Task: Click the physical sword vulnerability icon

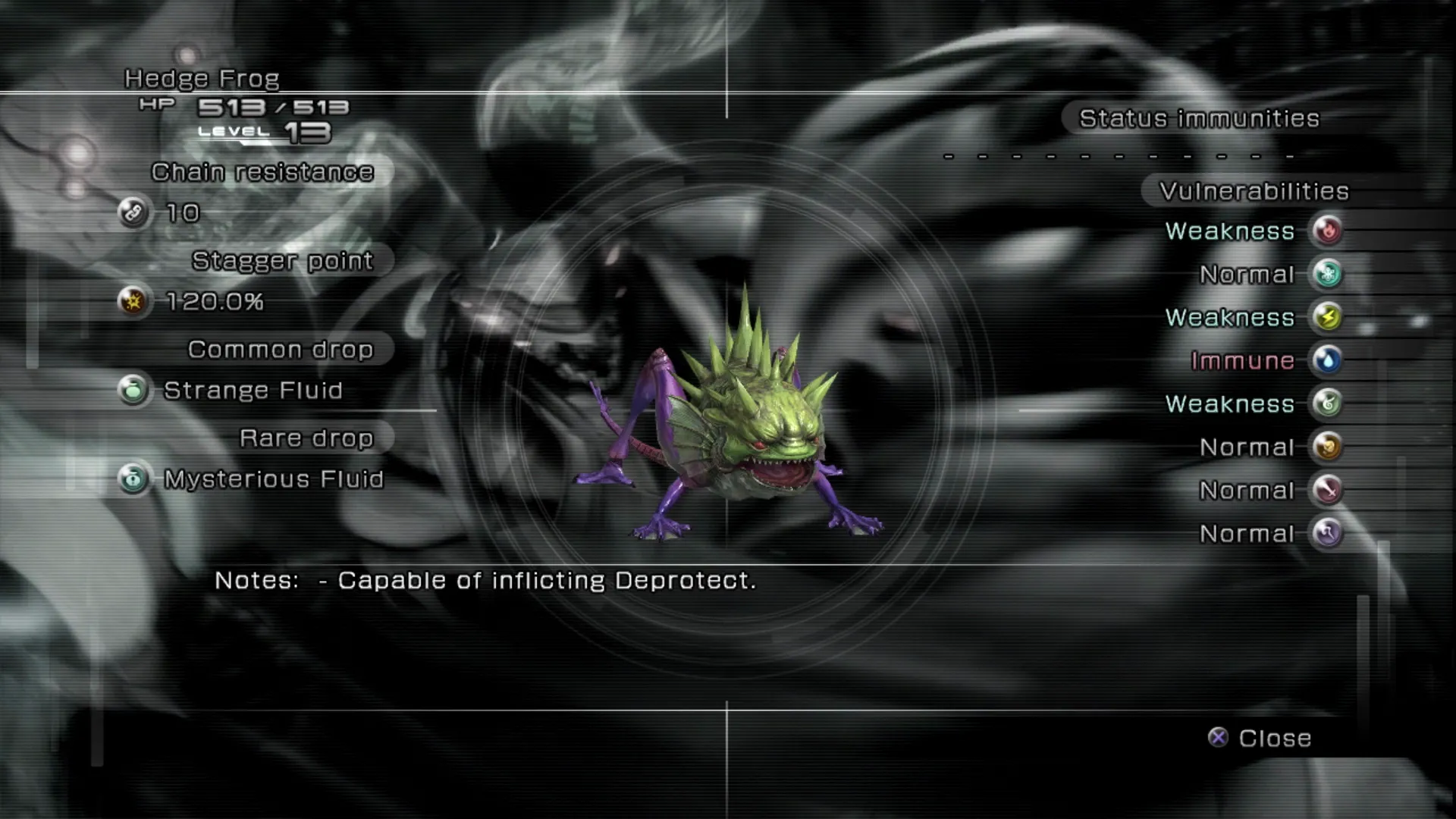Action: pos(1327,490)
